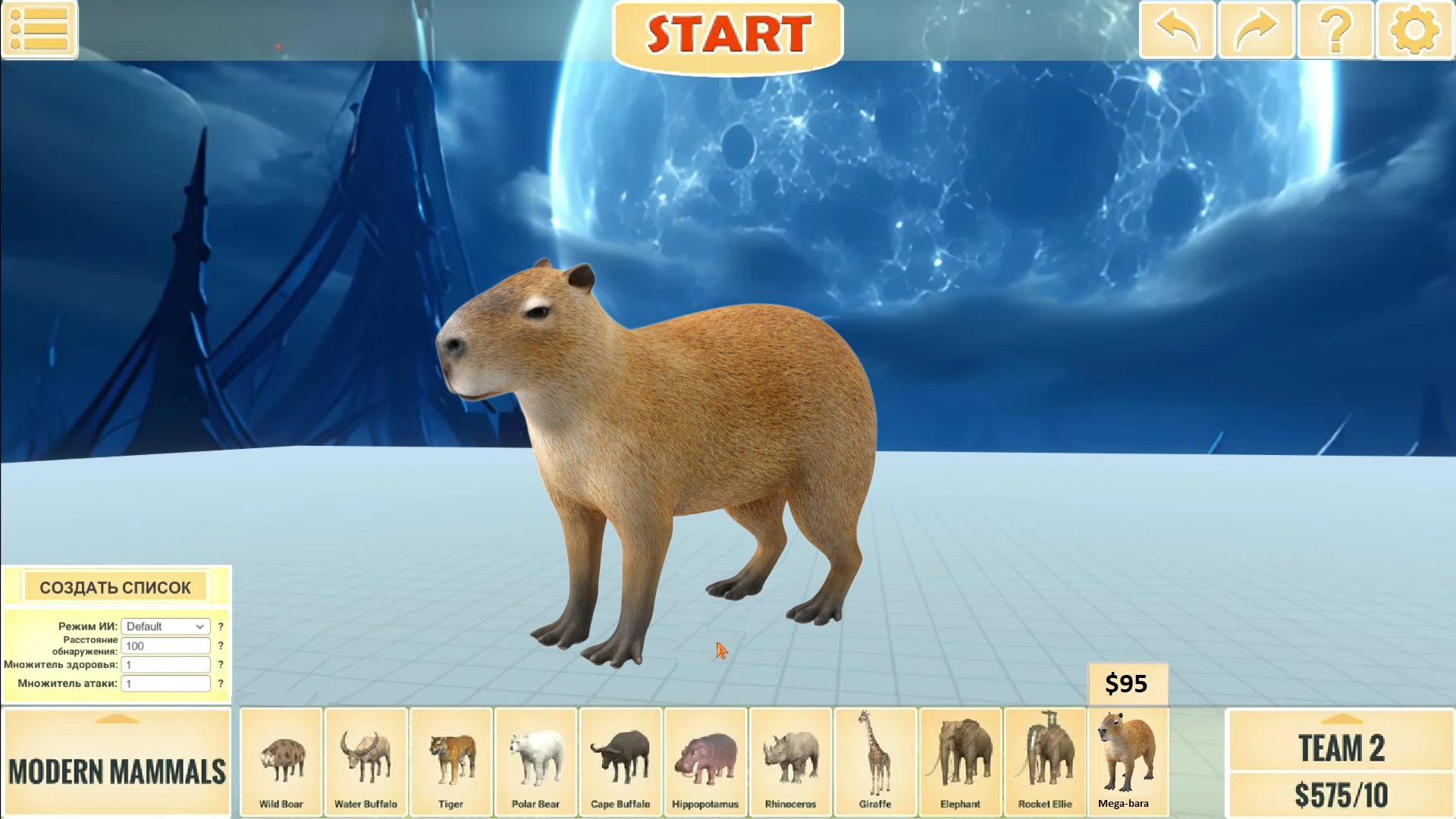Click the Modern Mammals category label
Image resolution: width=1456 pixels, height=819 pixels.
coord(117,772)
